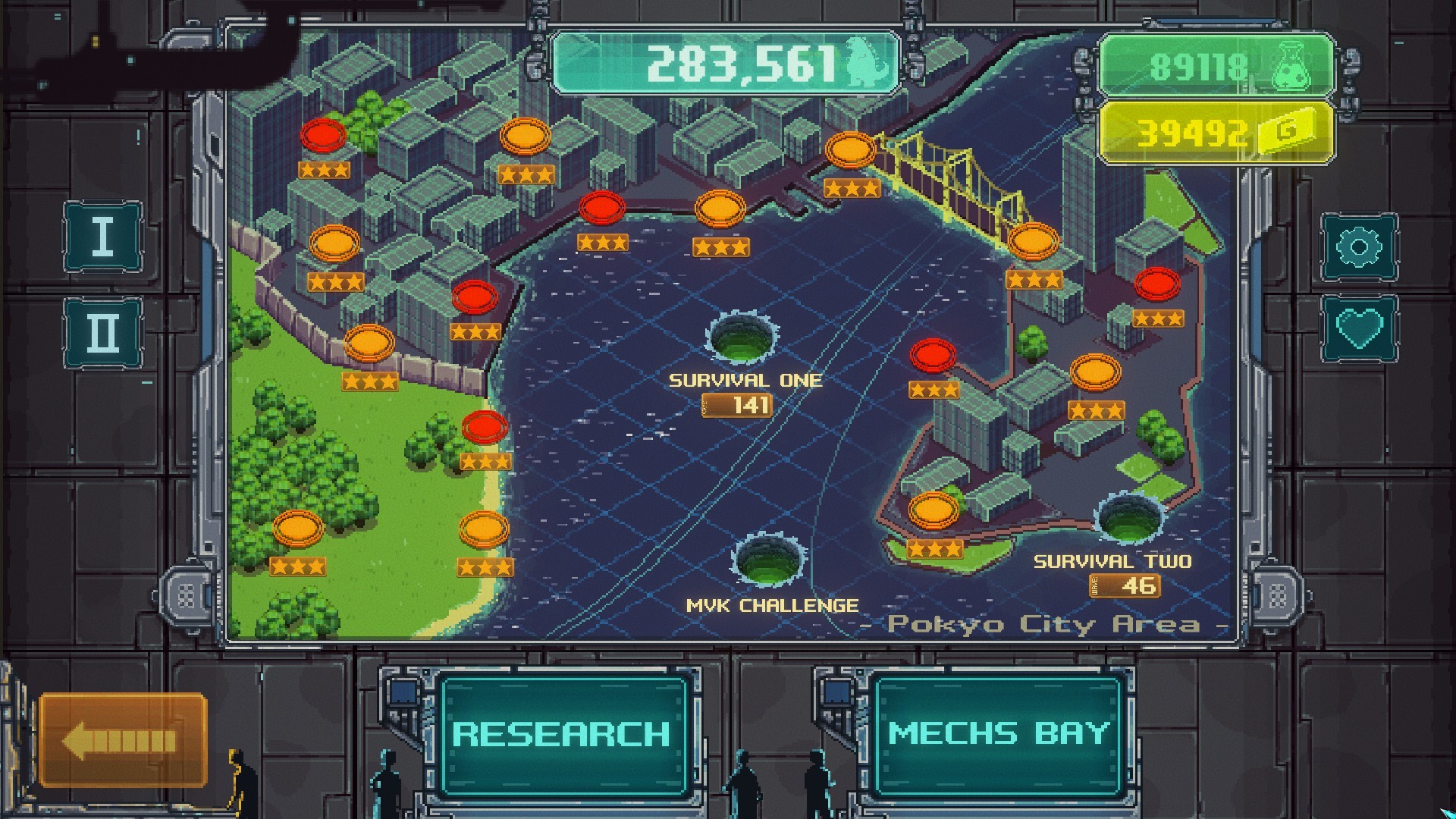Click the gold G currency icon showing 39492

point(1285,133)
